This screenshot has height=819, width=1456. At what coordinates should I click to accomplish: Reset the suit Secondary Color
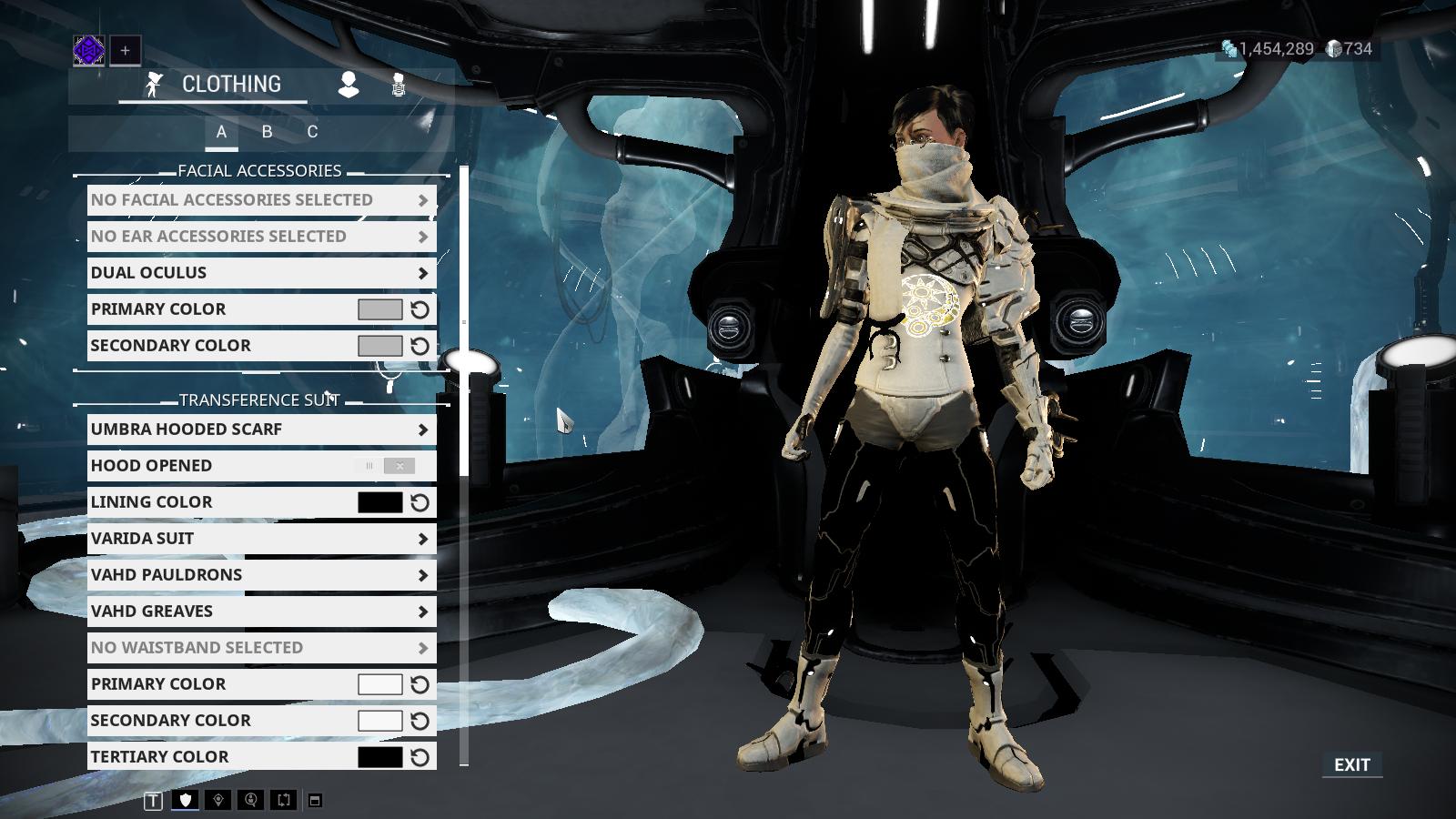[420, 721]
